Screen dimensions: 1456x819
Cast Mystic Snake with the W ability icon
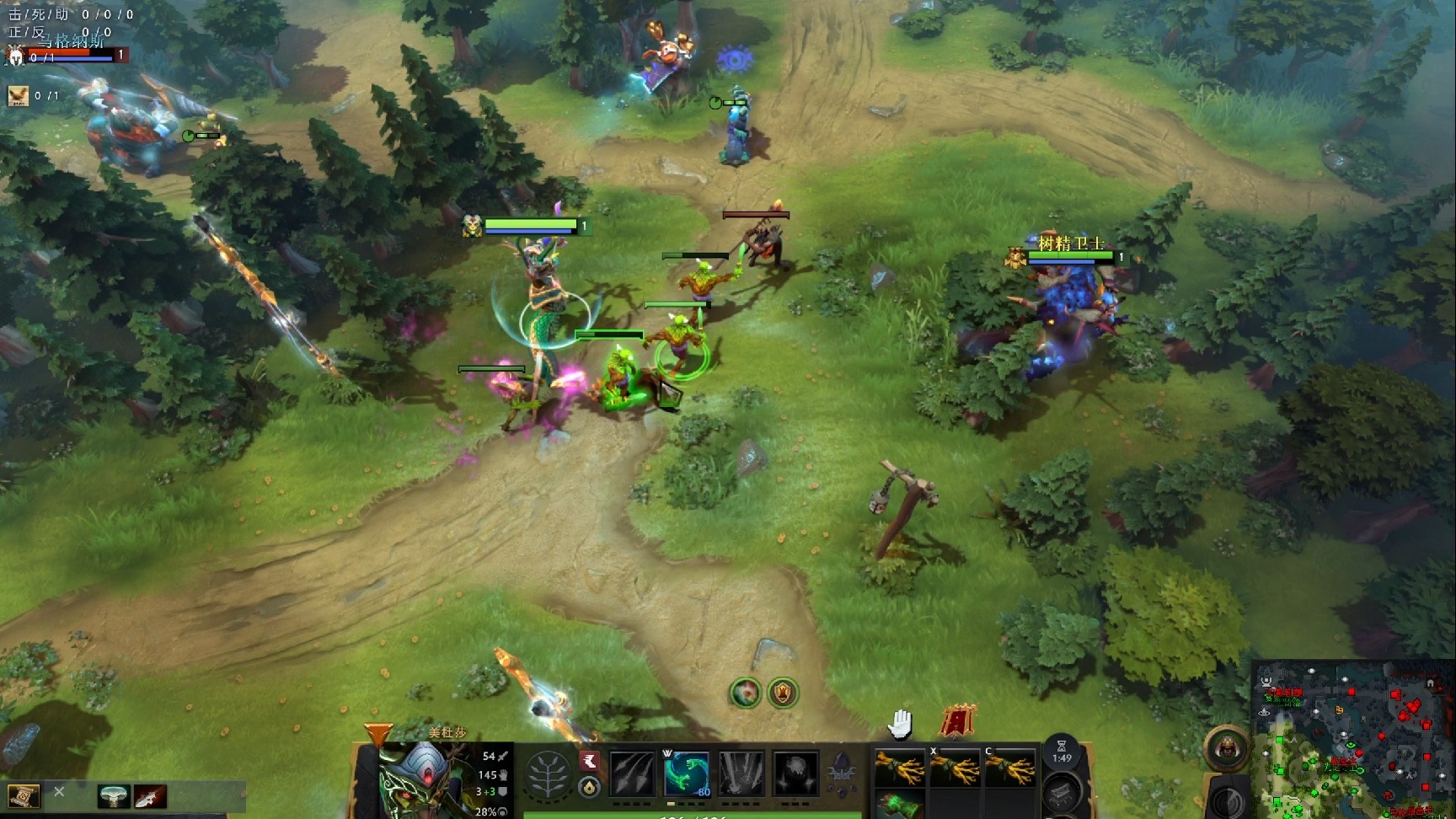pos(687,773)
